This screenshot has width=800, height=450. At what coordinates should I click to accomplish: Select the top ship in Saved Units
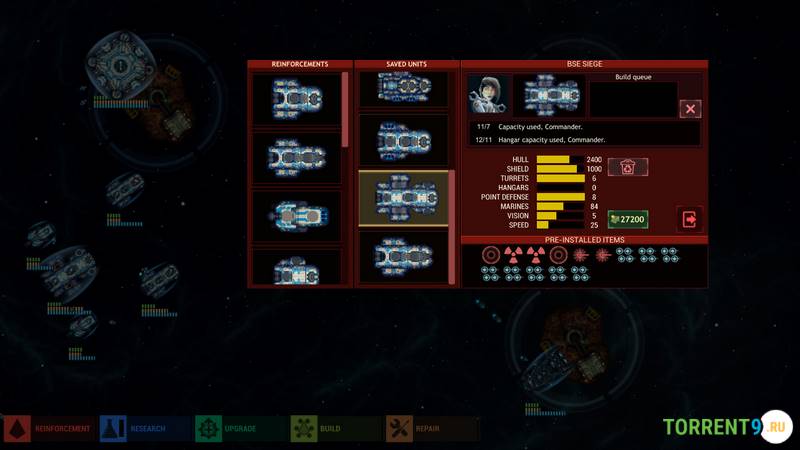click(x=403, y=88)
